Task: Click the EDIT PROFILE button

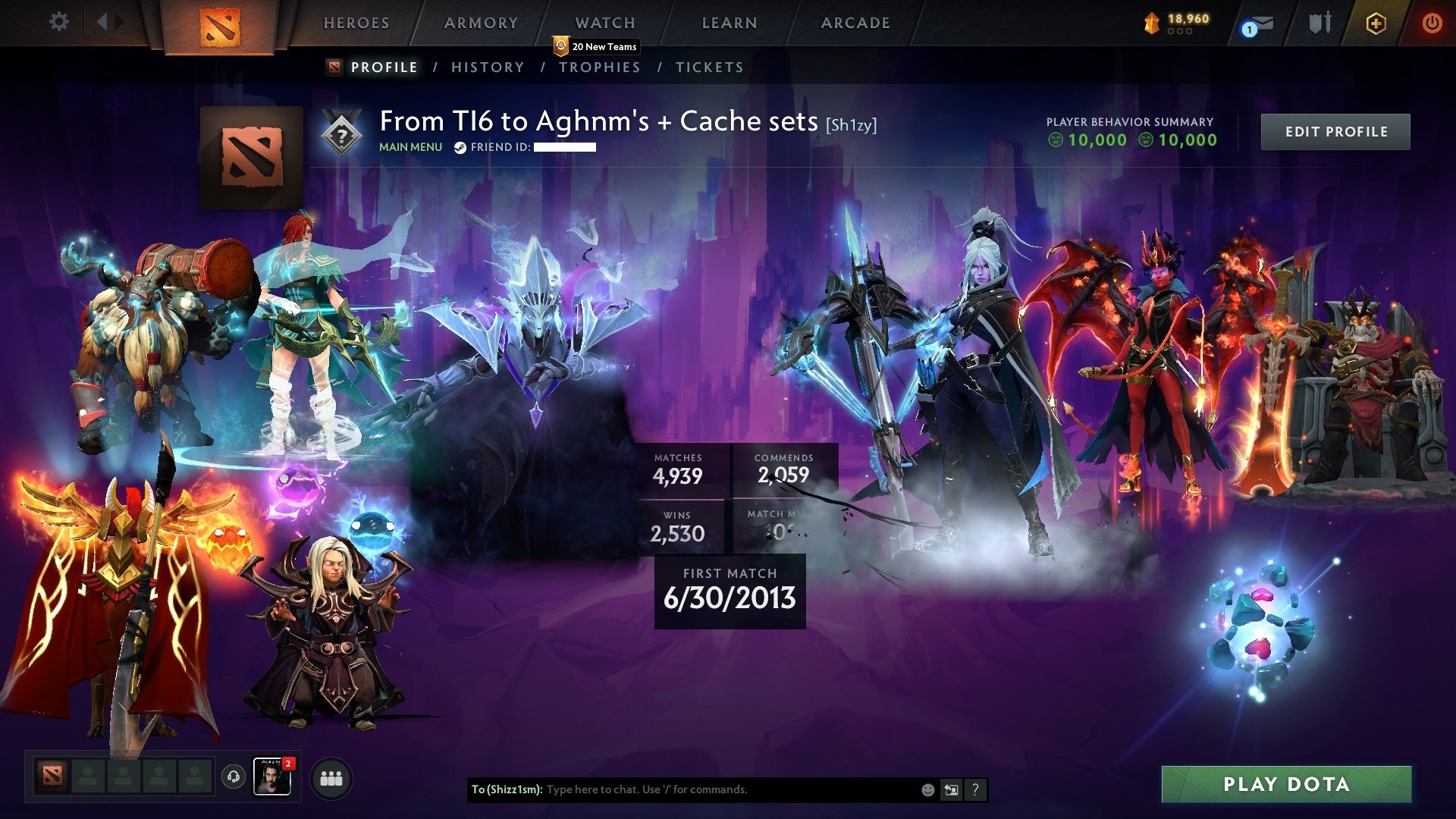Action: click(1335, 130)
